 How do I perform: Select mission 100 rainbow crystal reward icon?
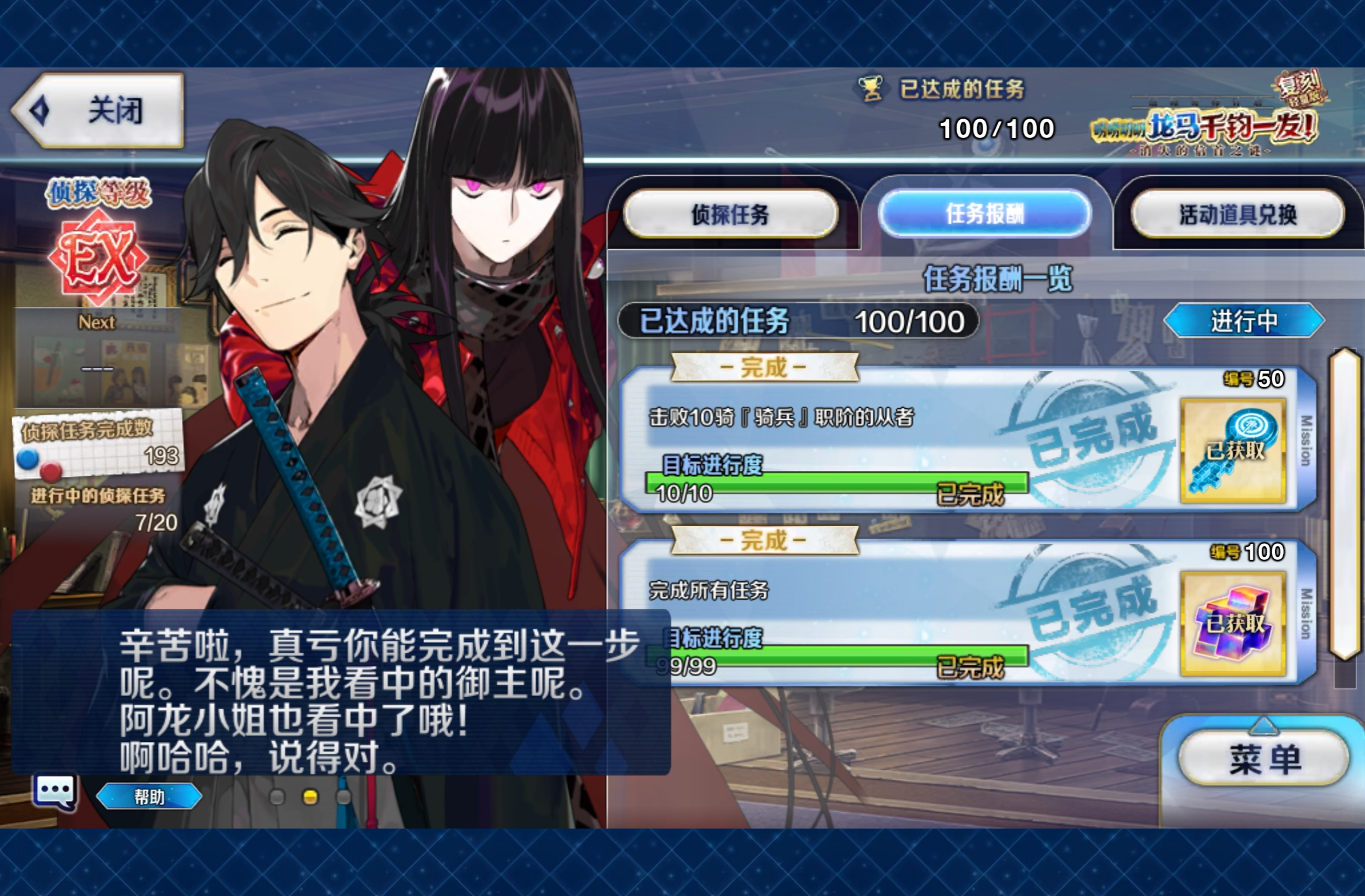[x=1232, y=623]
